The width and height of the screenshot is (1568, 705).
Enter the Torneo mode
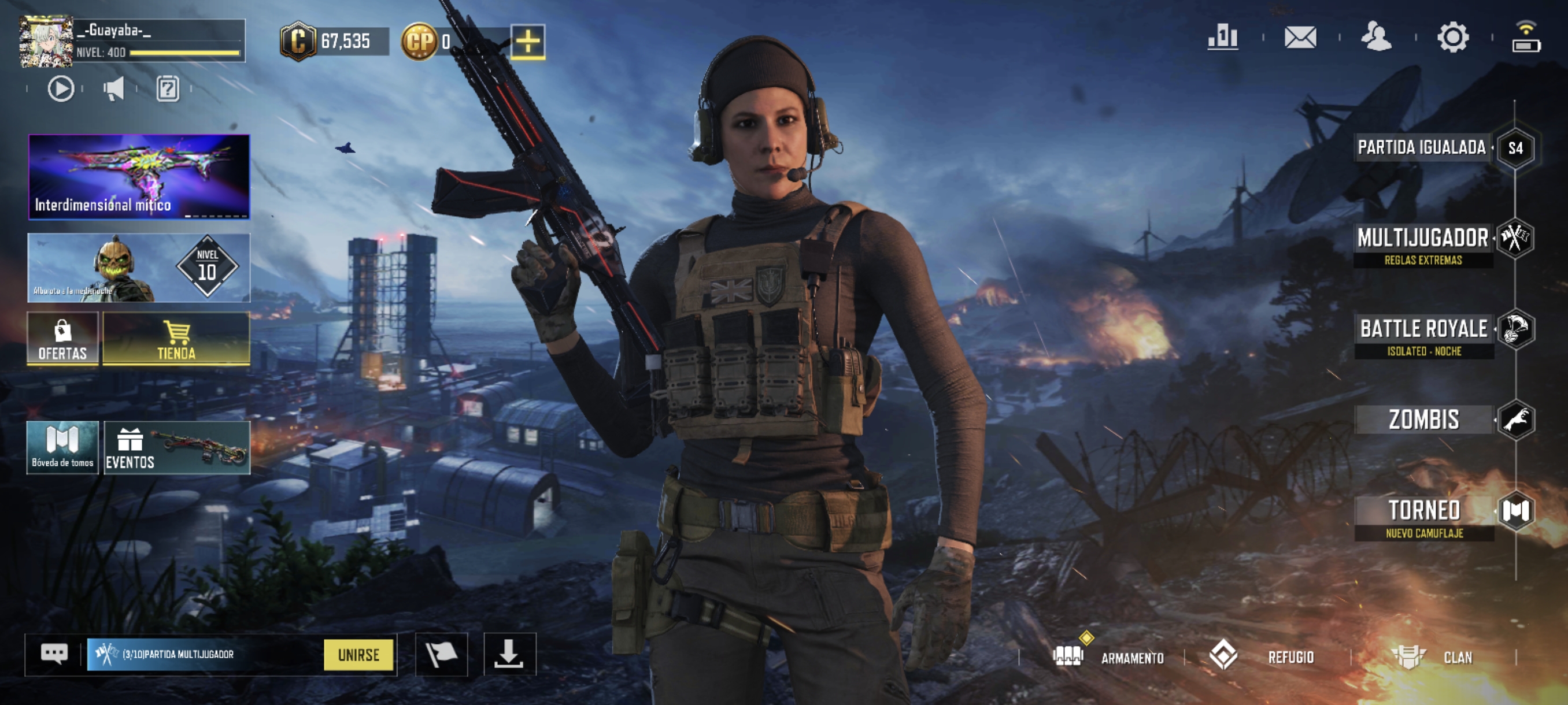pos(1423,511)
